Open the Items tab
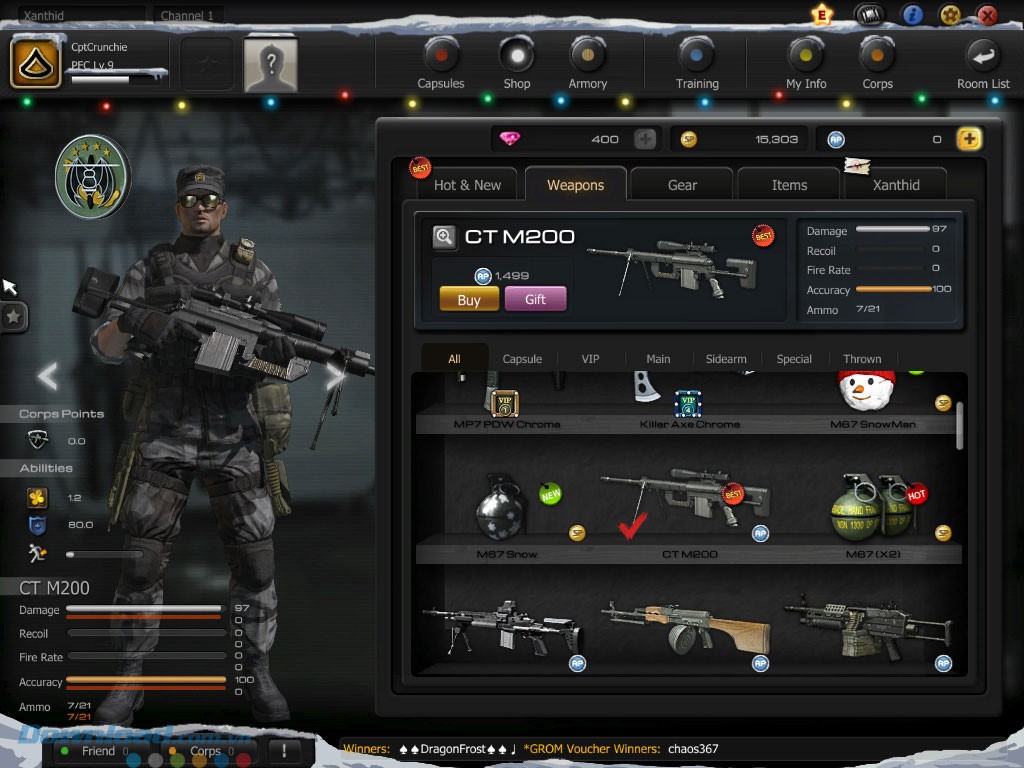Viewport: 1024px width, 768px height. 789,185
